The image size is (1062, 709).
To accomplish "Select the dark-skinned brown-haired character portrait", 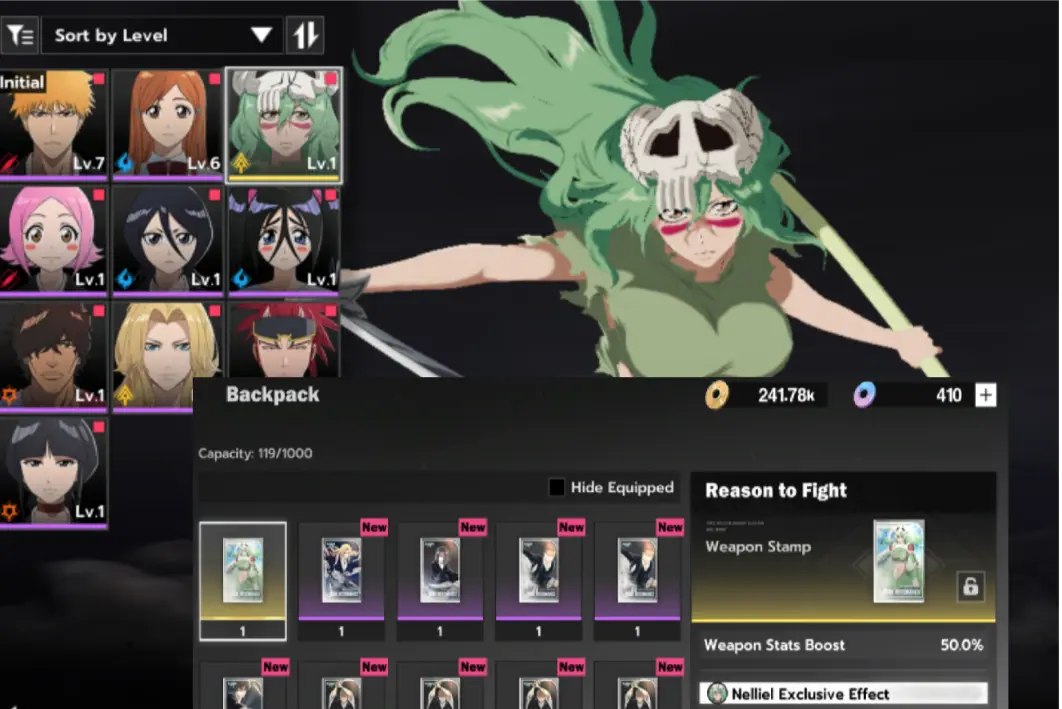I will pos(52,356).
